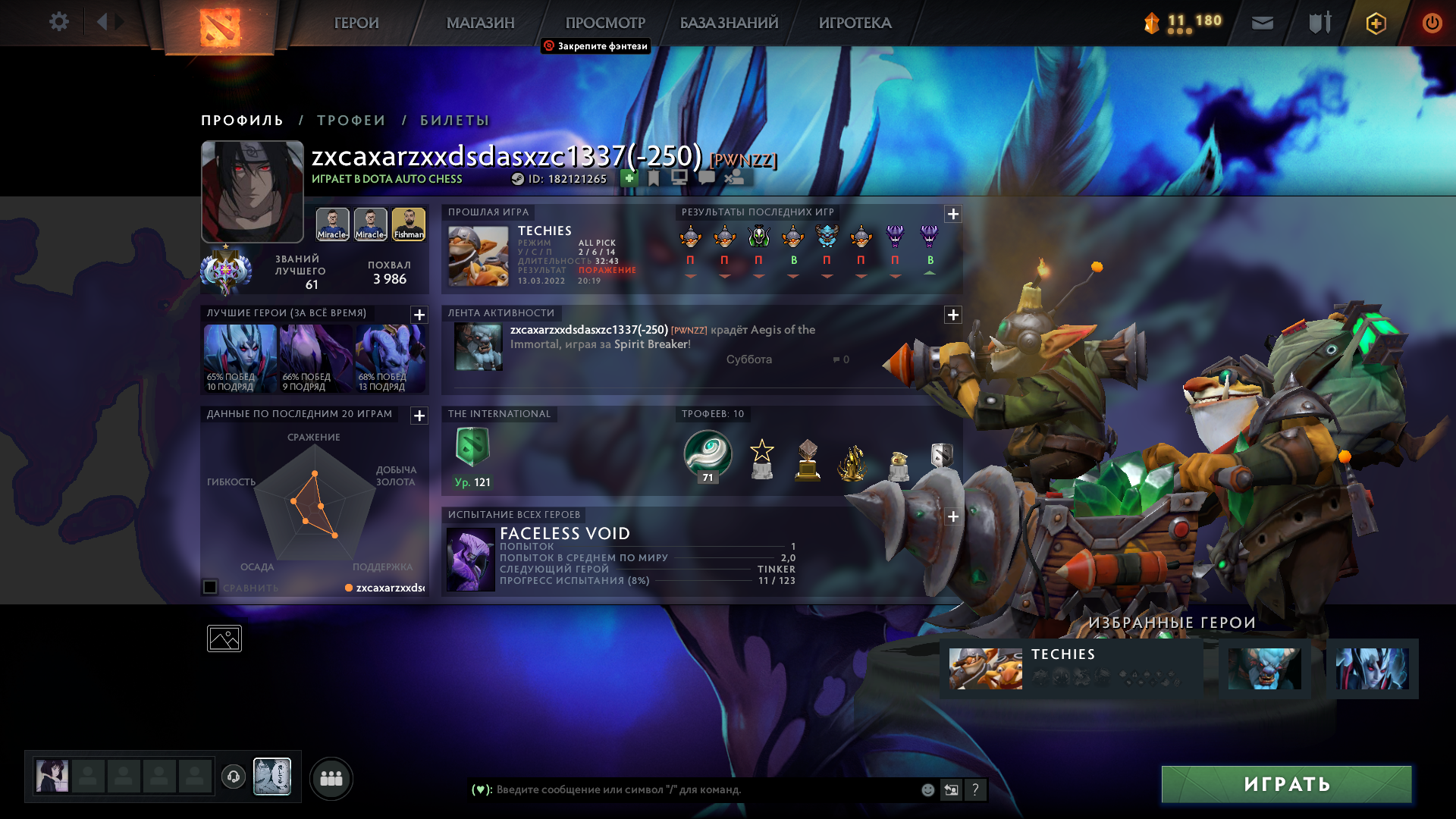Viewport: 1456px width, 819px height.
Task: Click the green ИГРАТЬ button
Action: [x=1286, y=784]
